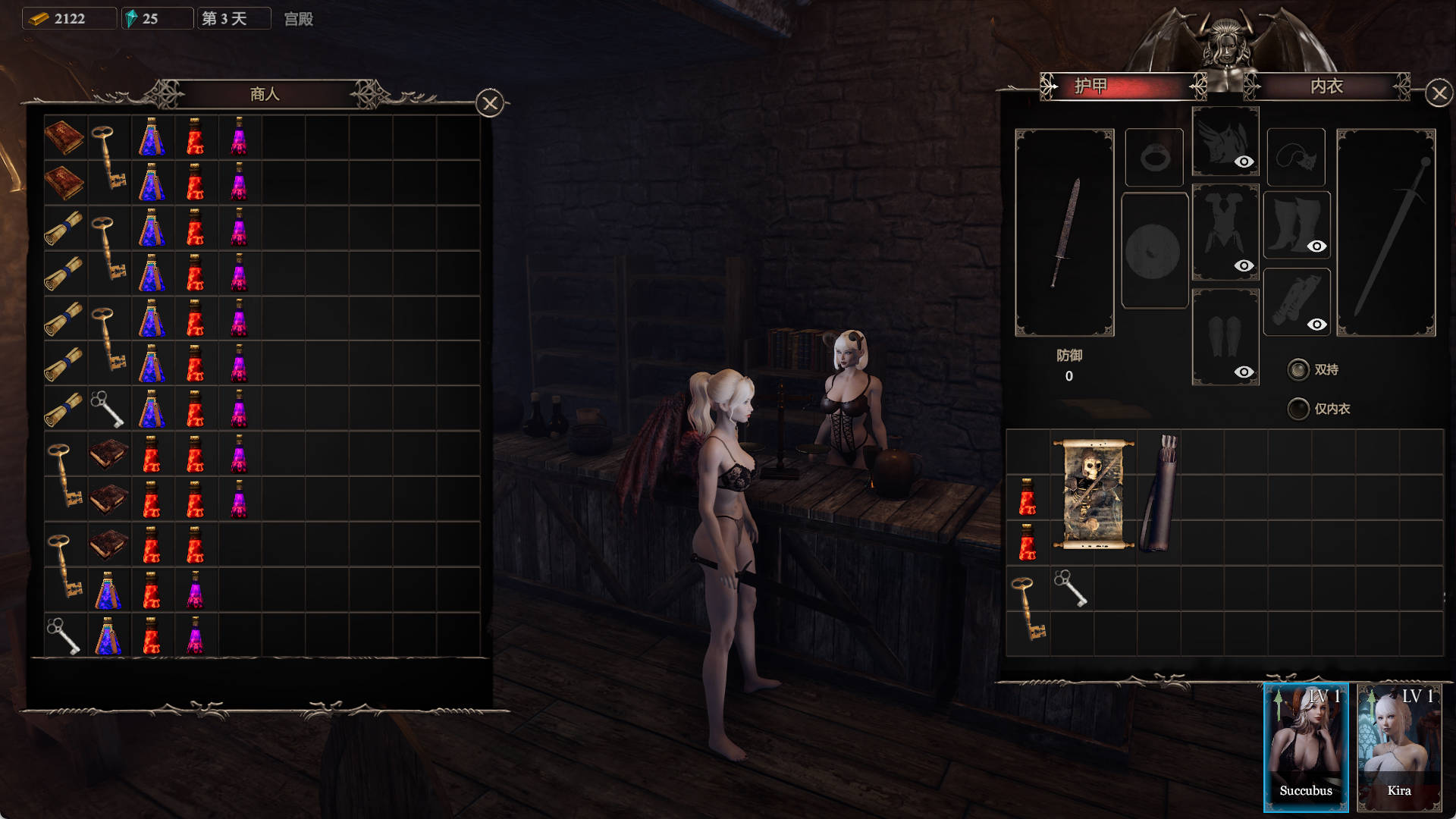
Task: Select the Succubus character portrait
Action: pyautogui.click(x=1305, y=747)
